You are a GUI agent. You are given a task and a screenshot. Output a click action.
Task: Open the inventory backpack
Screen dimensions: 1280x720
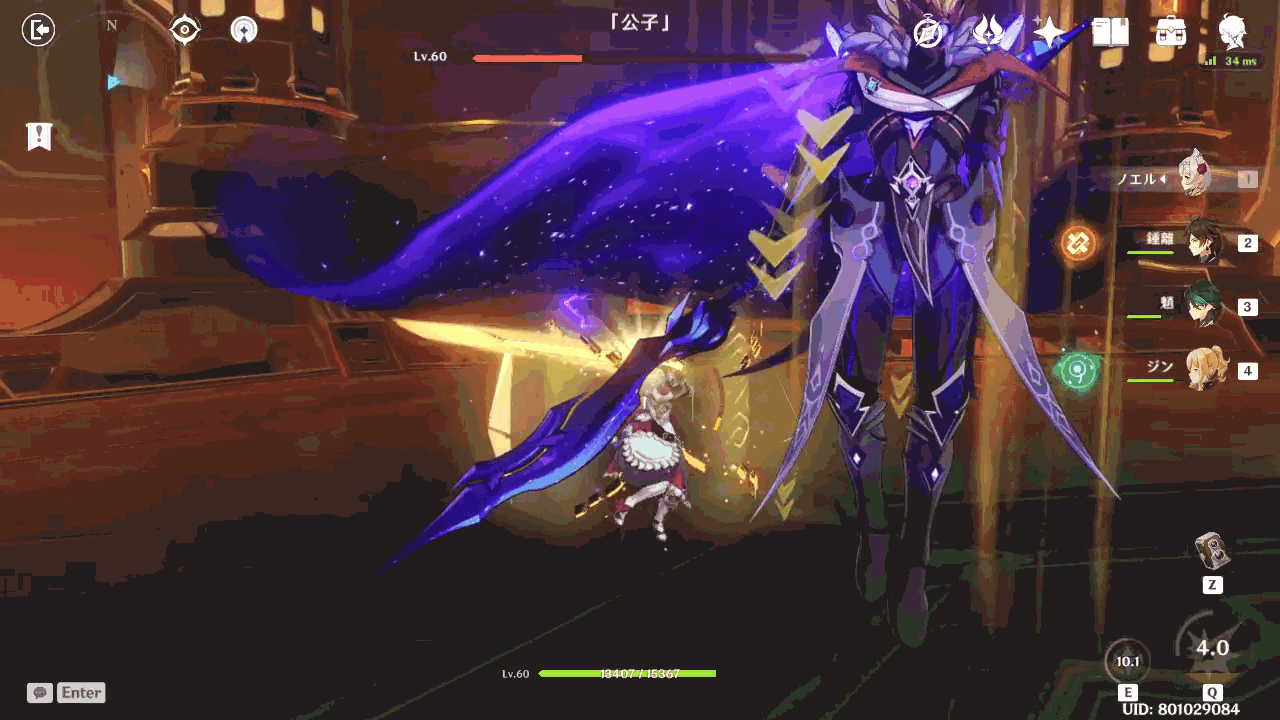click(1170, 33)
